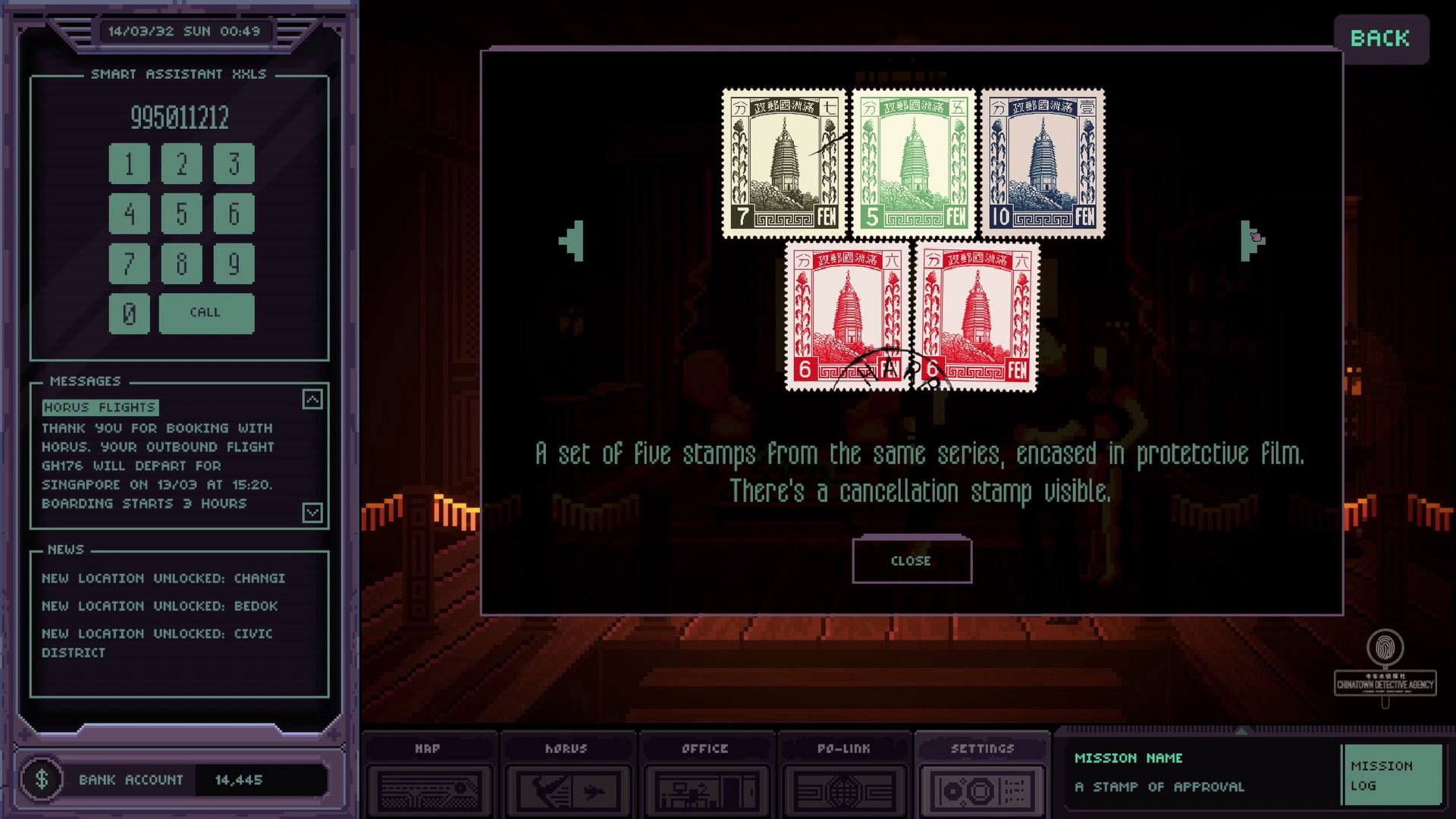The image size is (1456, 819).
Task: Dial digit 9 on the keypad
Action: pos(234,264)
